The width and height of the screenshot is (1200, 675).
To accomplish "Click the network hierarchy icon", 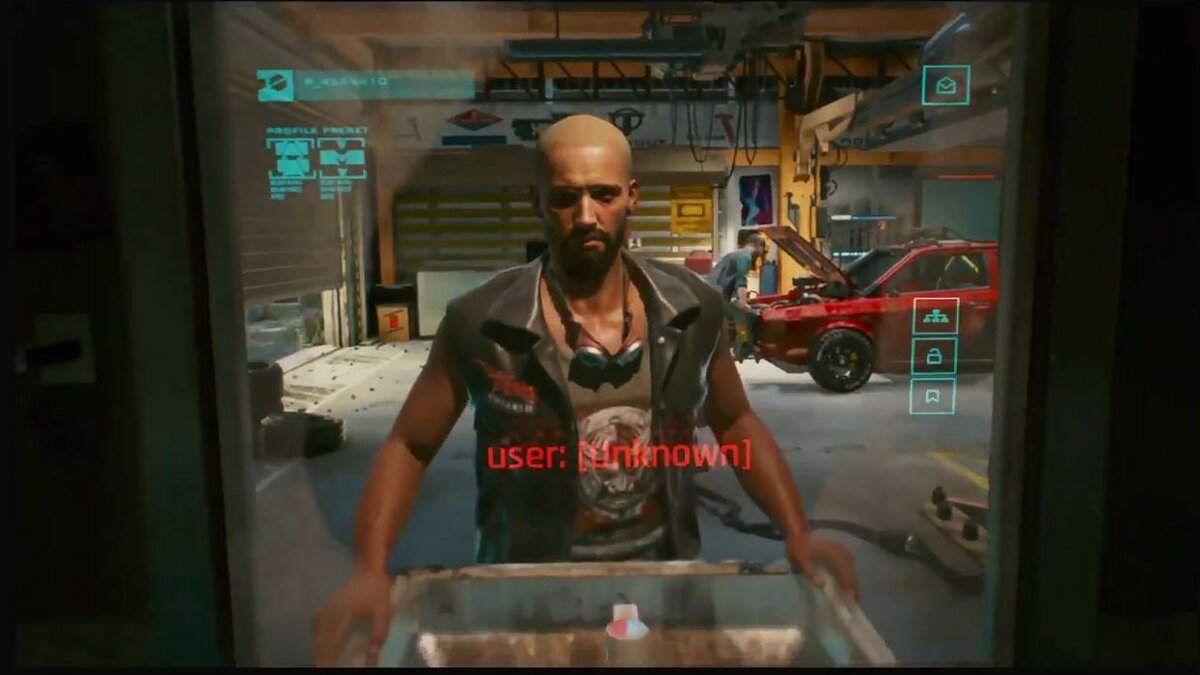I will click(x=934, y=316).
